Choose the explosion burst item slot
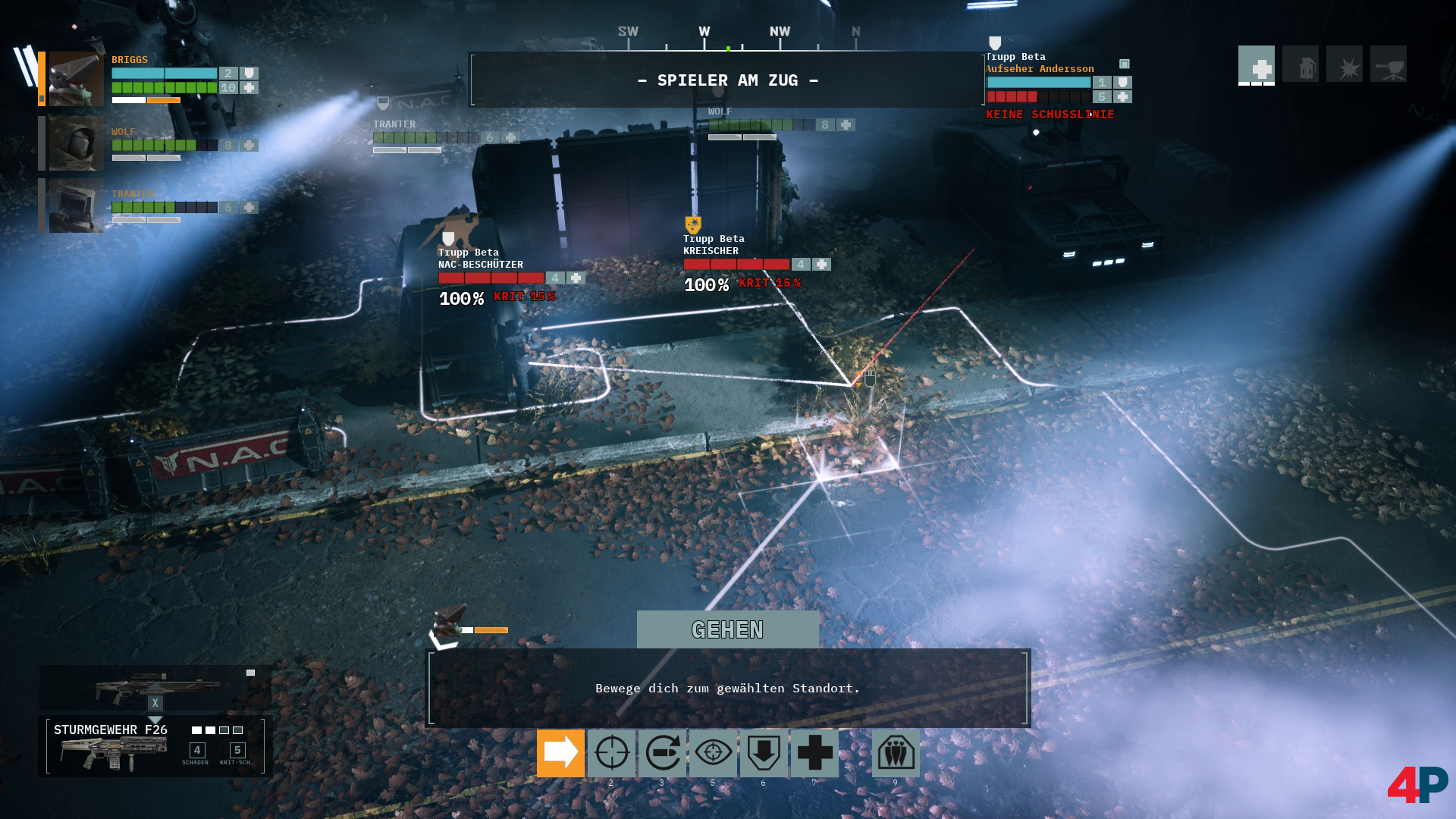Screen dimensions: 1456x819 coord(1345,64)
